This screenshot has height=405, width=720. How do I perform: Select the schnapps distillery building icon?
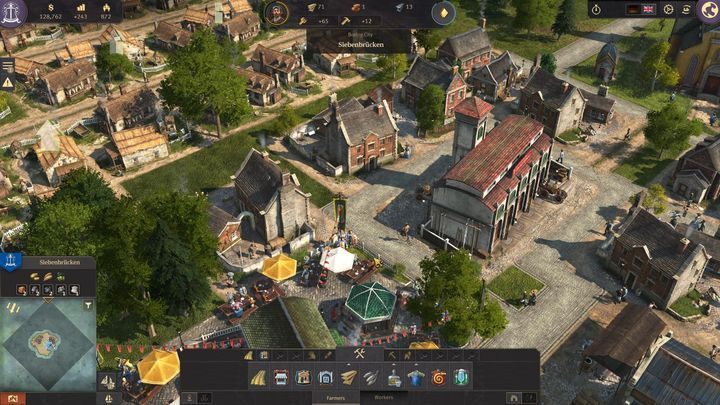click(394, 377)
